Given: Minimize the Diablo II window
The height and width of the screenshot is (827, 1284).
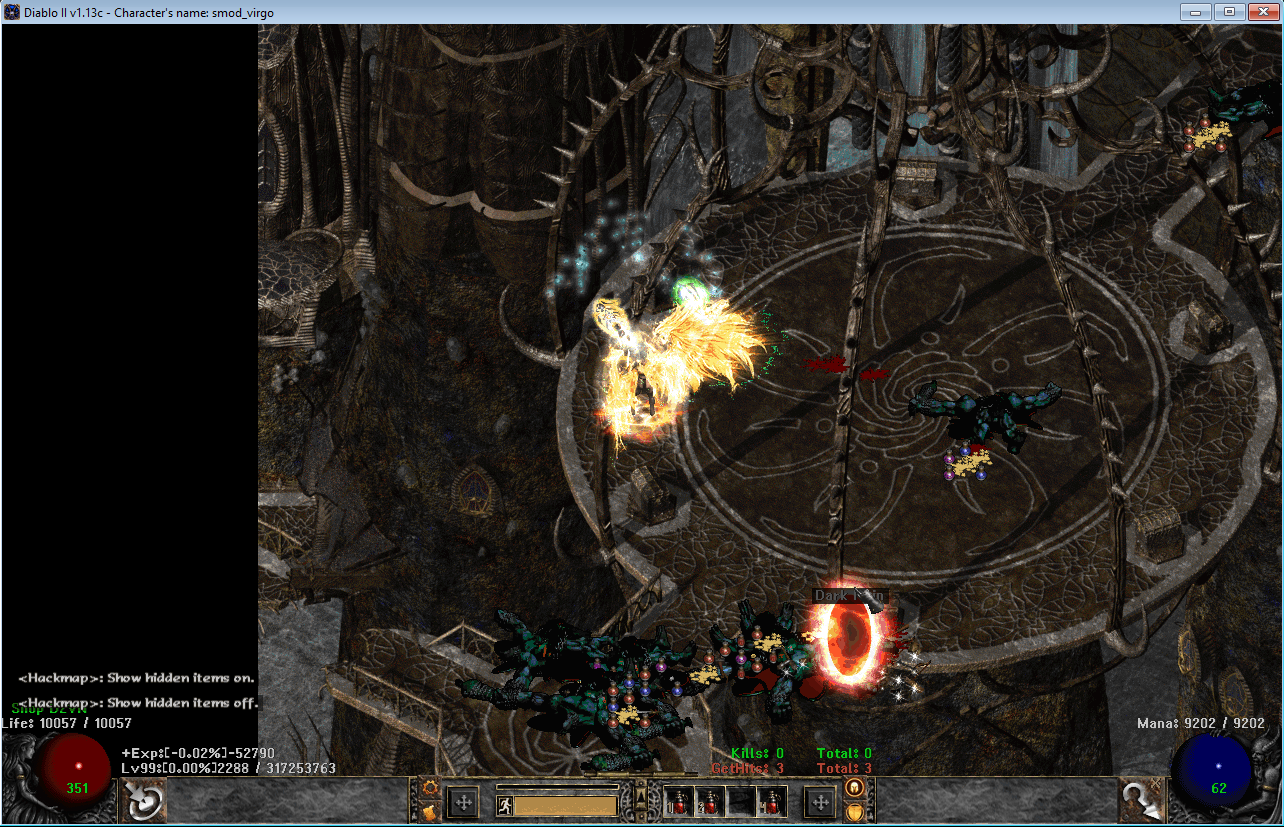Looking at the screenshot, I should 1196,12.
